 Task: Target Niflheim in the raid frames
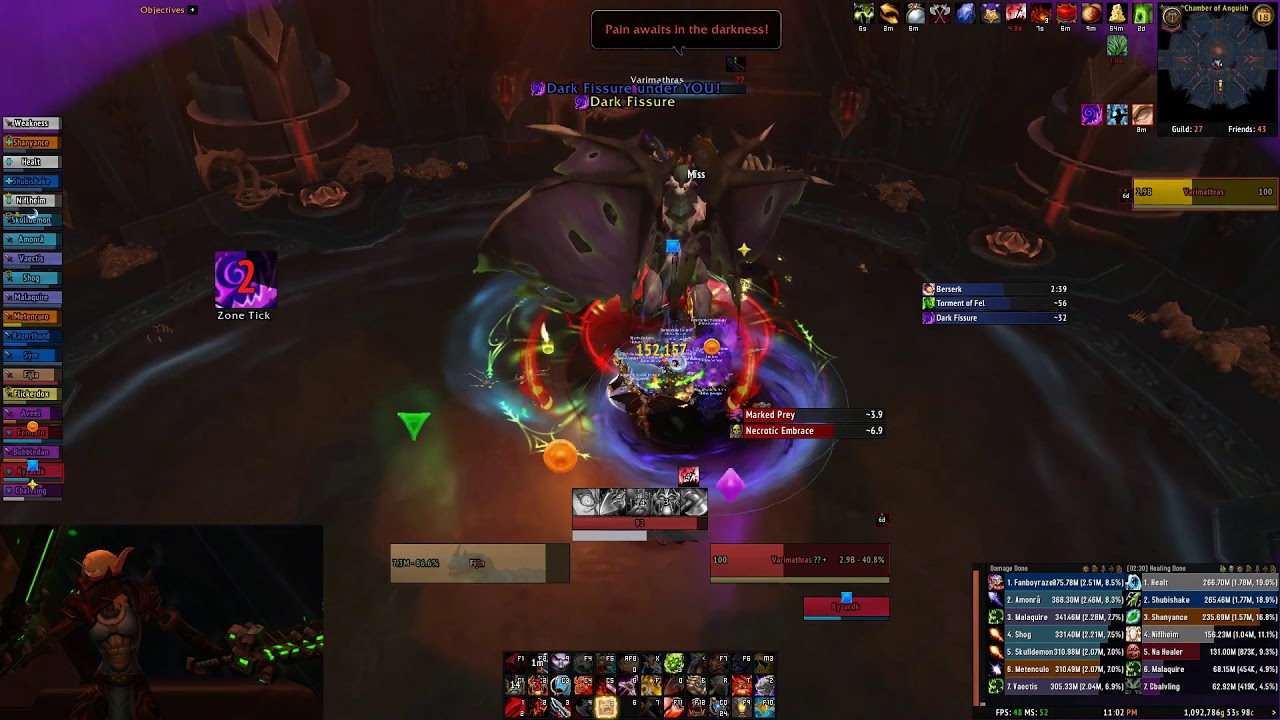click(x=31, y=201)
